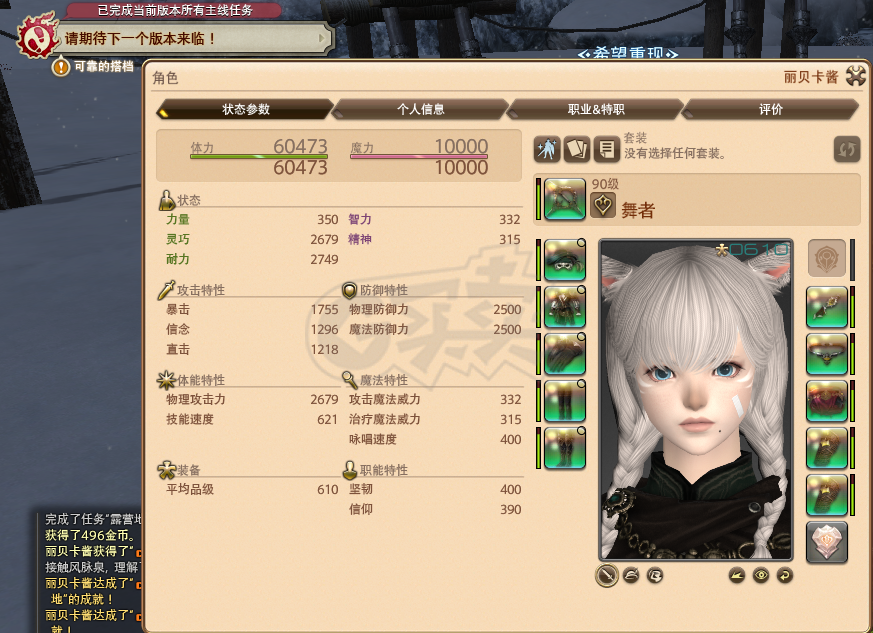
Task: Select the main-hand weapon slot beside 舞者
Action: (x=565, y=199)
